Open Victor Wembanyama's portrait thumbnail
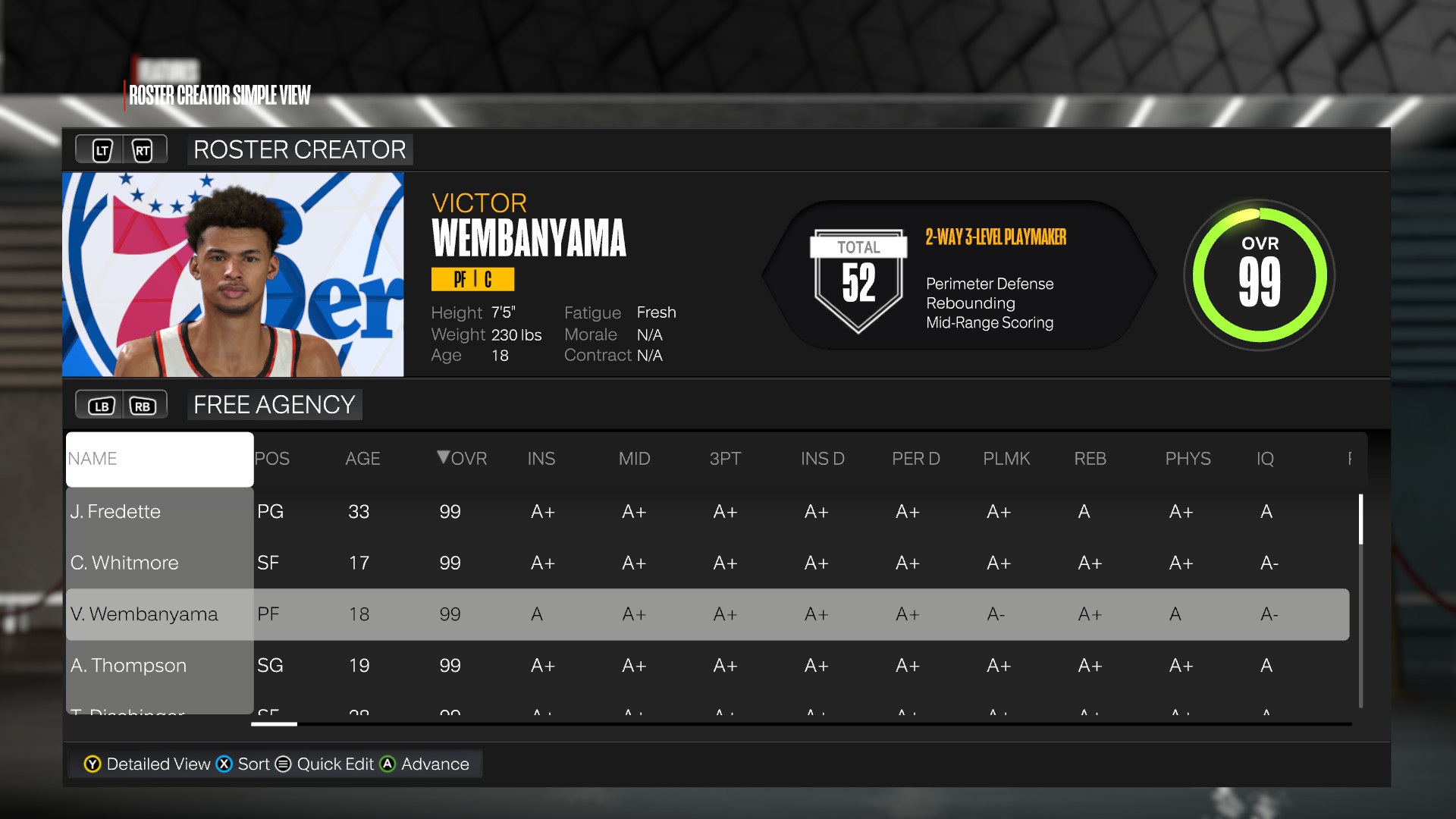The width and height of the screenshot is (1456, 819). (x=233, y=275)
